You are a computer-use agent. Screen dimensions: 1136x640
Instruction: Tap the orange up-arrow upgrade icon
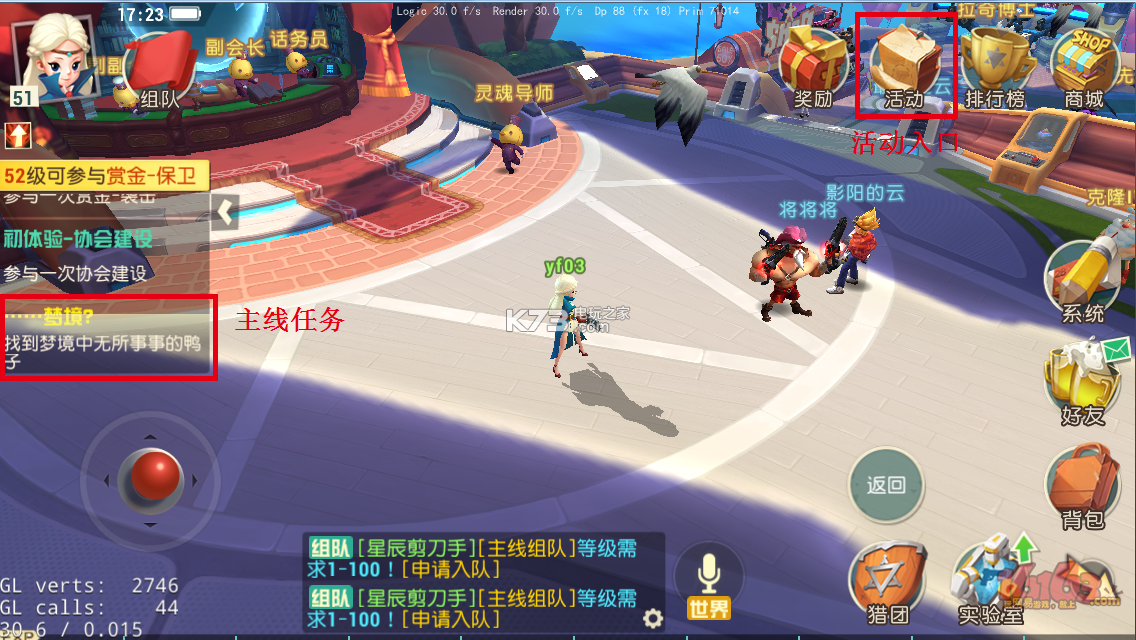(17, 135)
